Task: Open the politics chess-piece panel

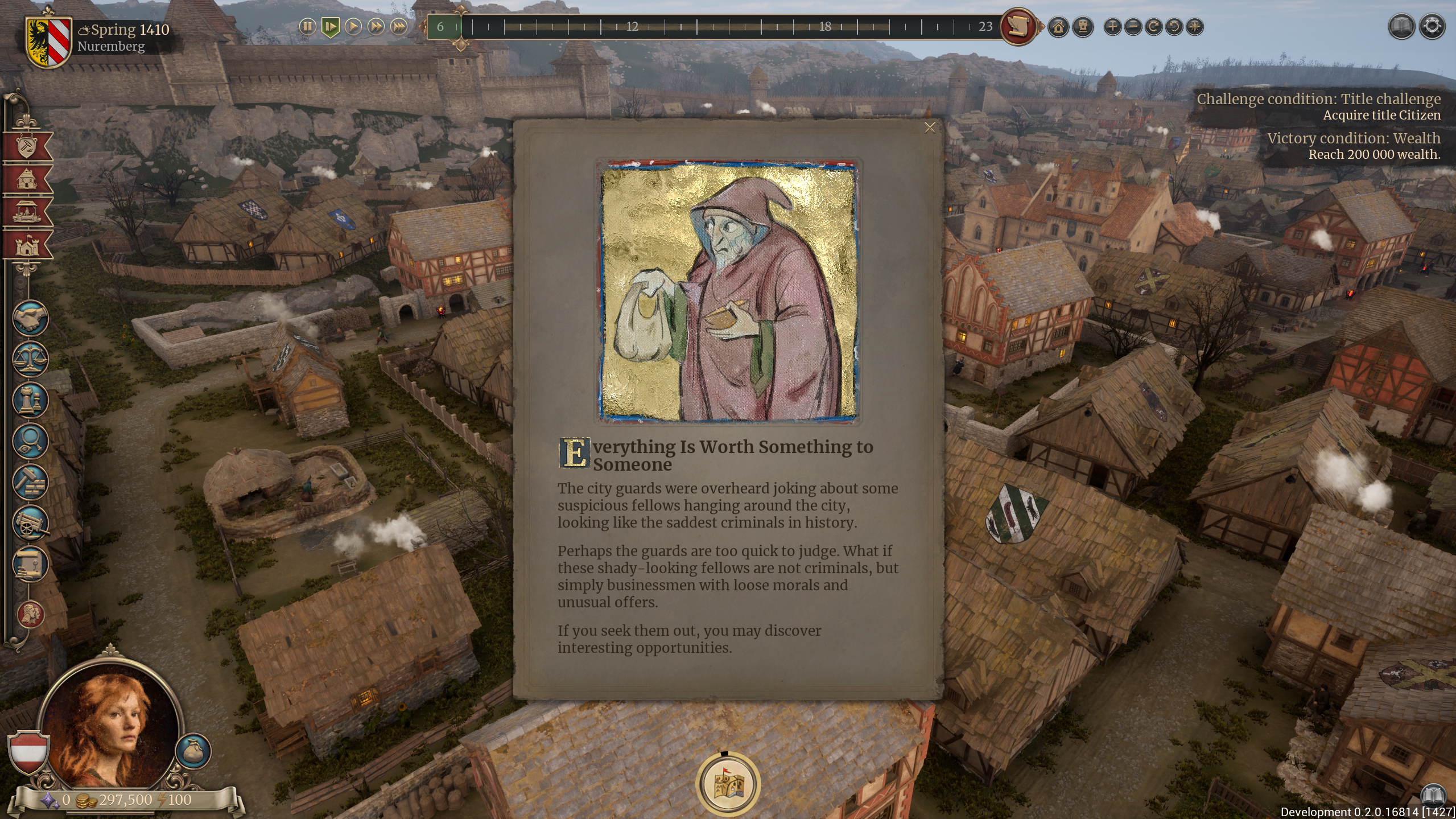Action: point(31,399)
